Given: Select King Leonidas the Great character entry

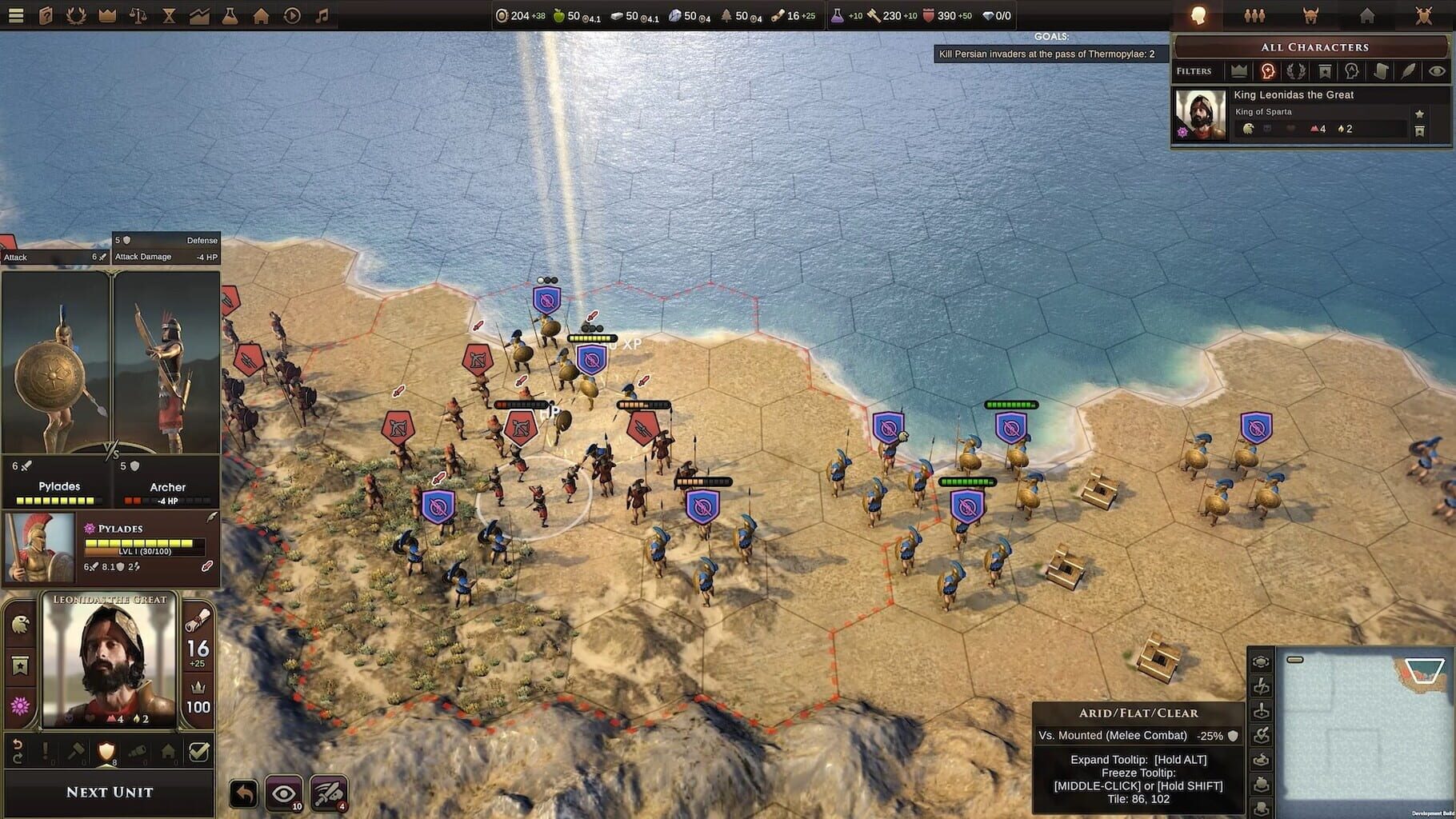Looking at the screenshot, I should (x=1293, y=94).
